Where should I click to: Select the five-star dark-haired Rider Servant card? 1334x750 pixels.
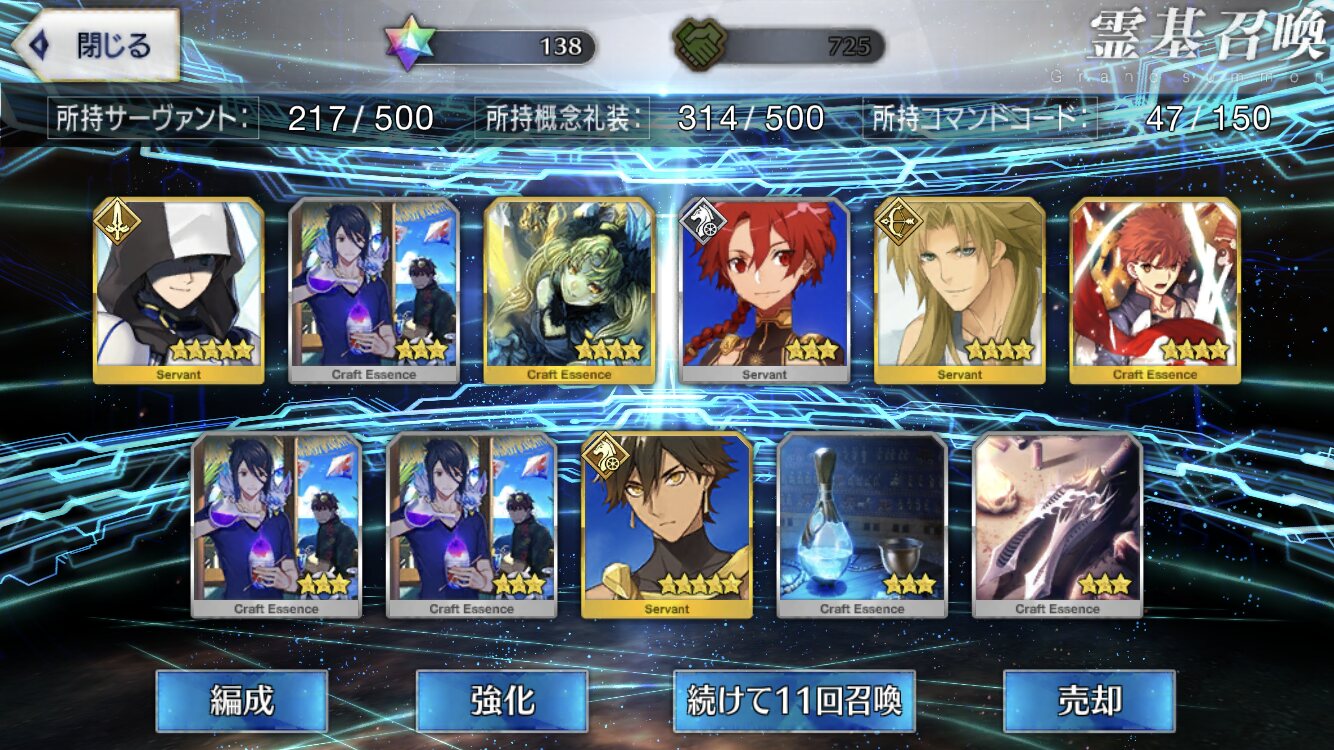(x=667, y=525)
